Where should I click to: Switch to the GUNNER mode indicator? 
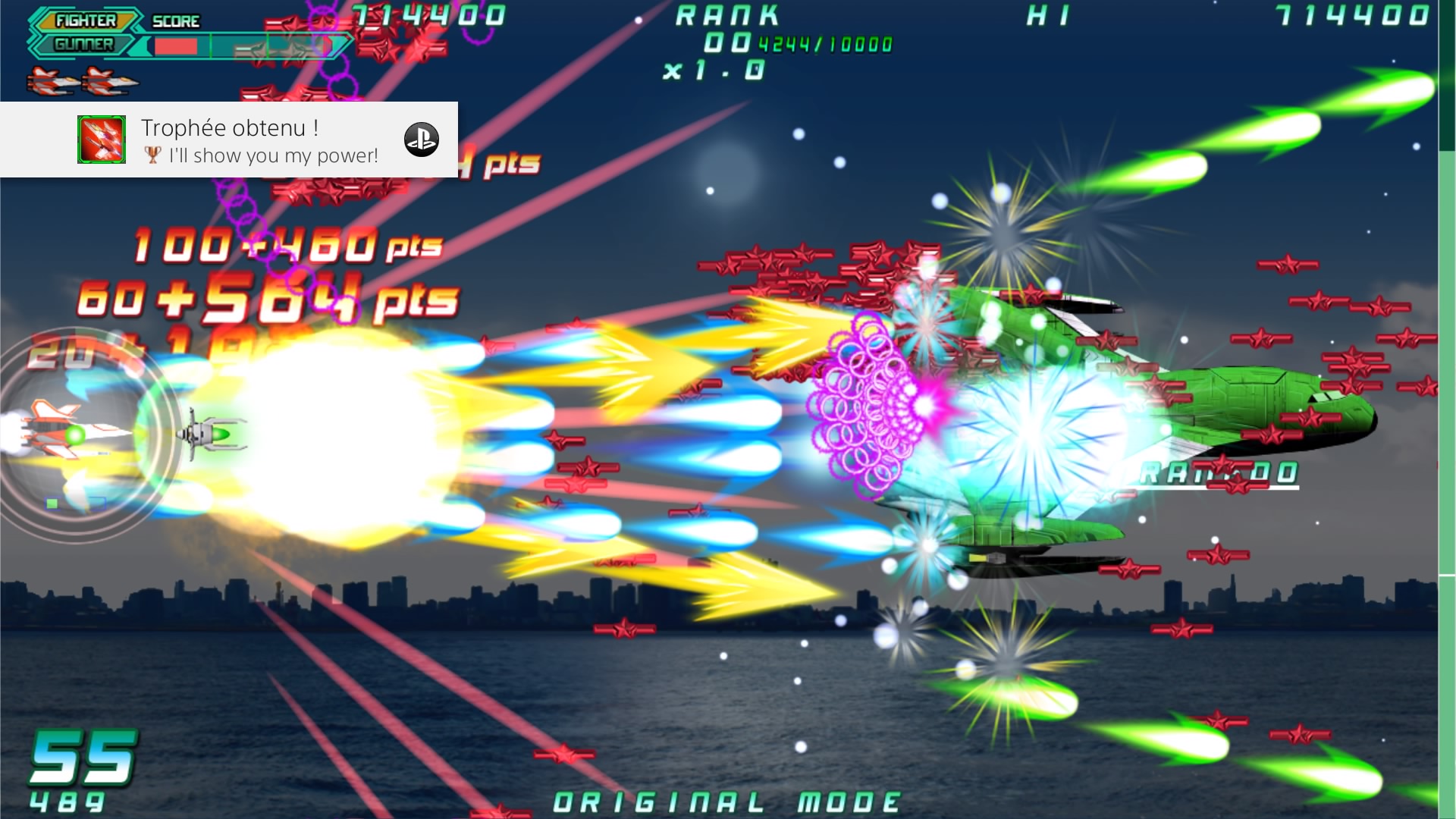(x=83, y=45)
